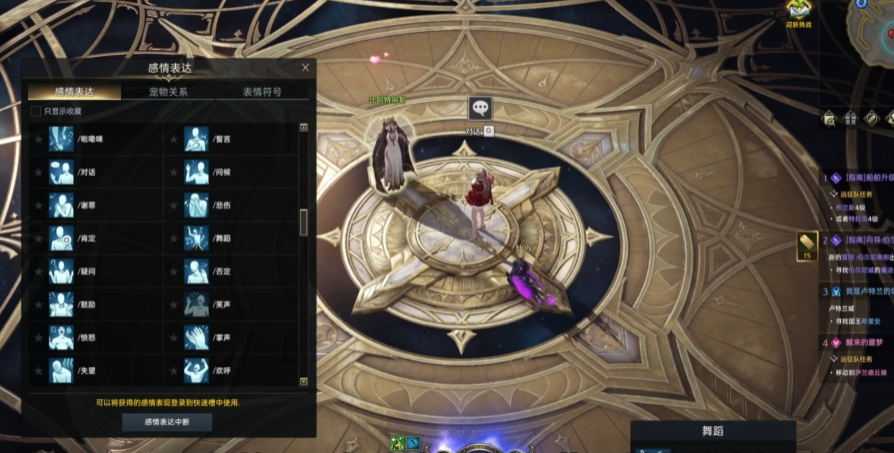Open the 表情符号 tab
This screenshot has width=894, height=453.
pos(262,91)
